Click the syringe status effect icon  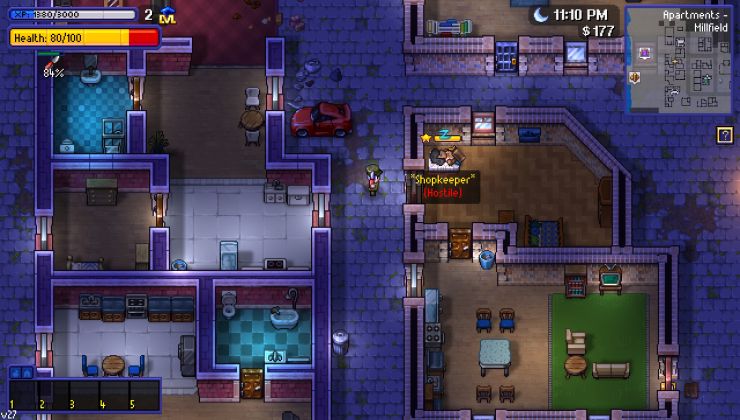[x=52, y=63]
